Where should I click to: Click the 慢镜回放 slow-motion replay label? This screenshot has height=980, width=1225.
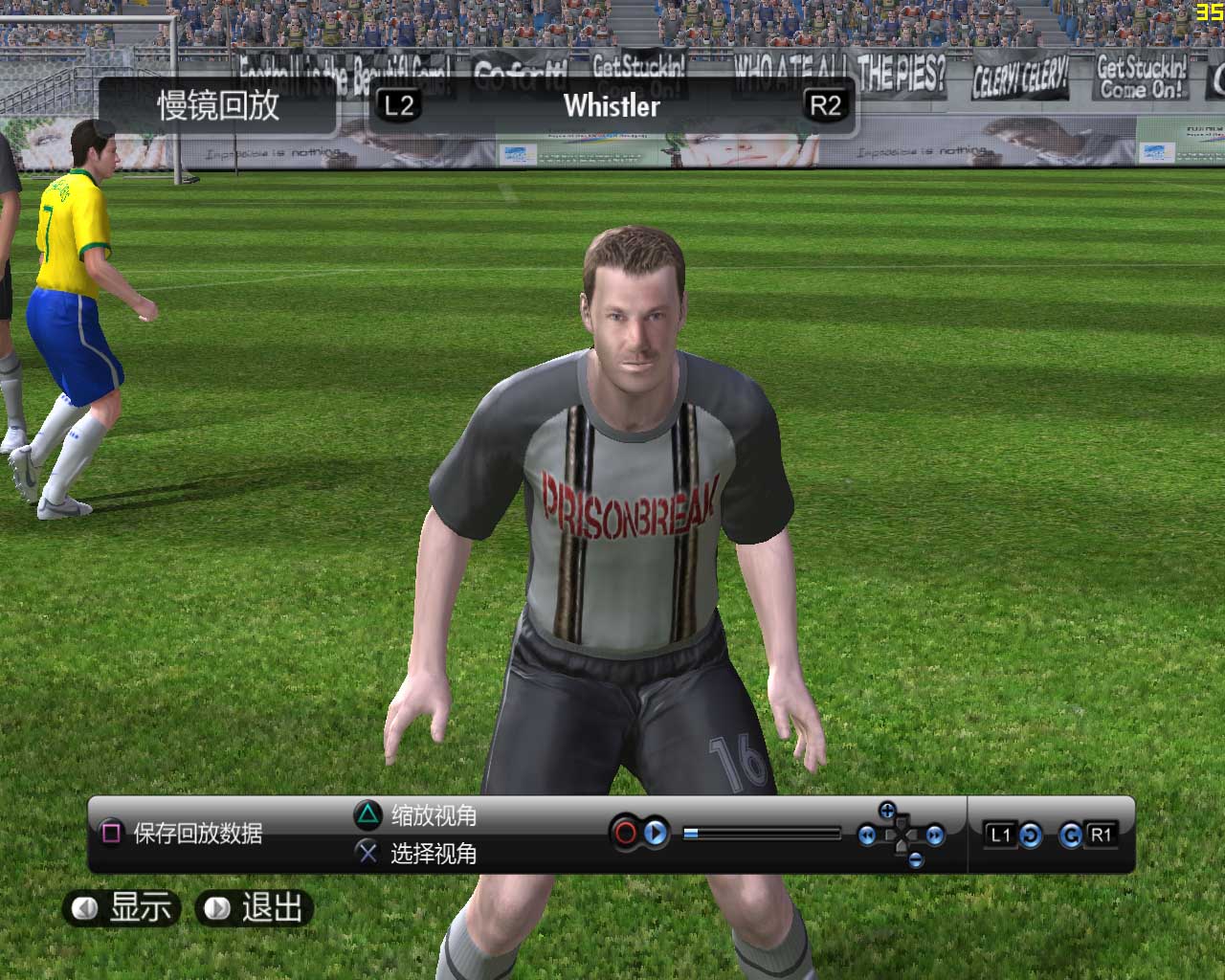218,105
